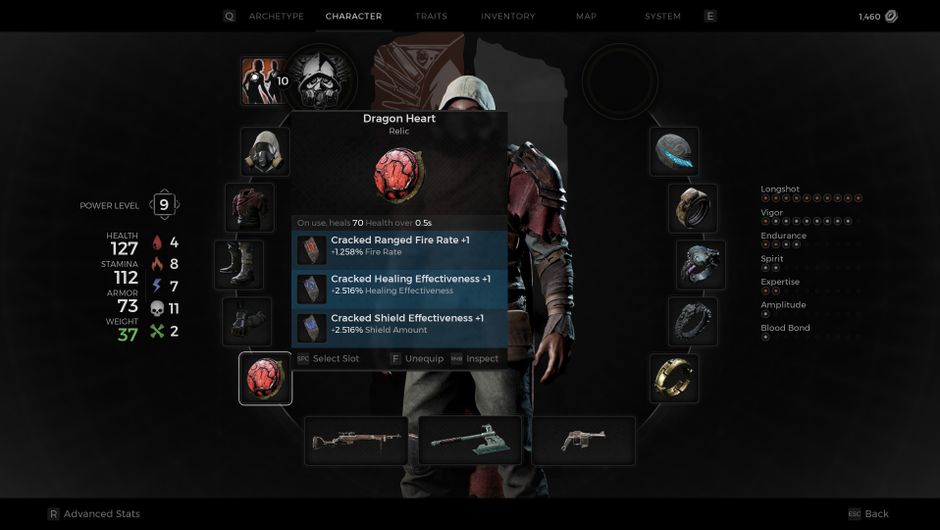Select the red body armor slot
Viewport: 940px width, 530px height.
[x=249, y=207]
